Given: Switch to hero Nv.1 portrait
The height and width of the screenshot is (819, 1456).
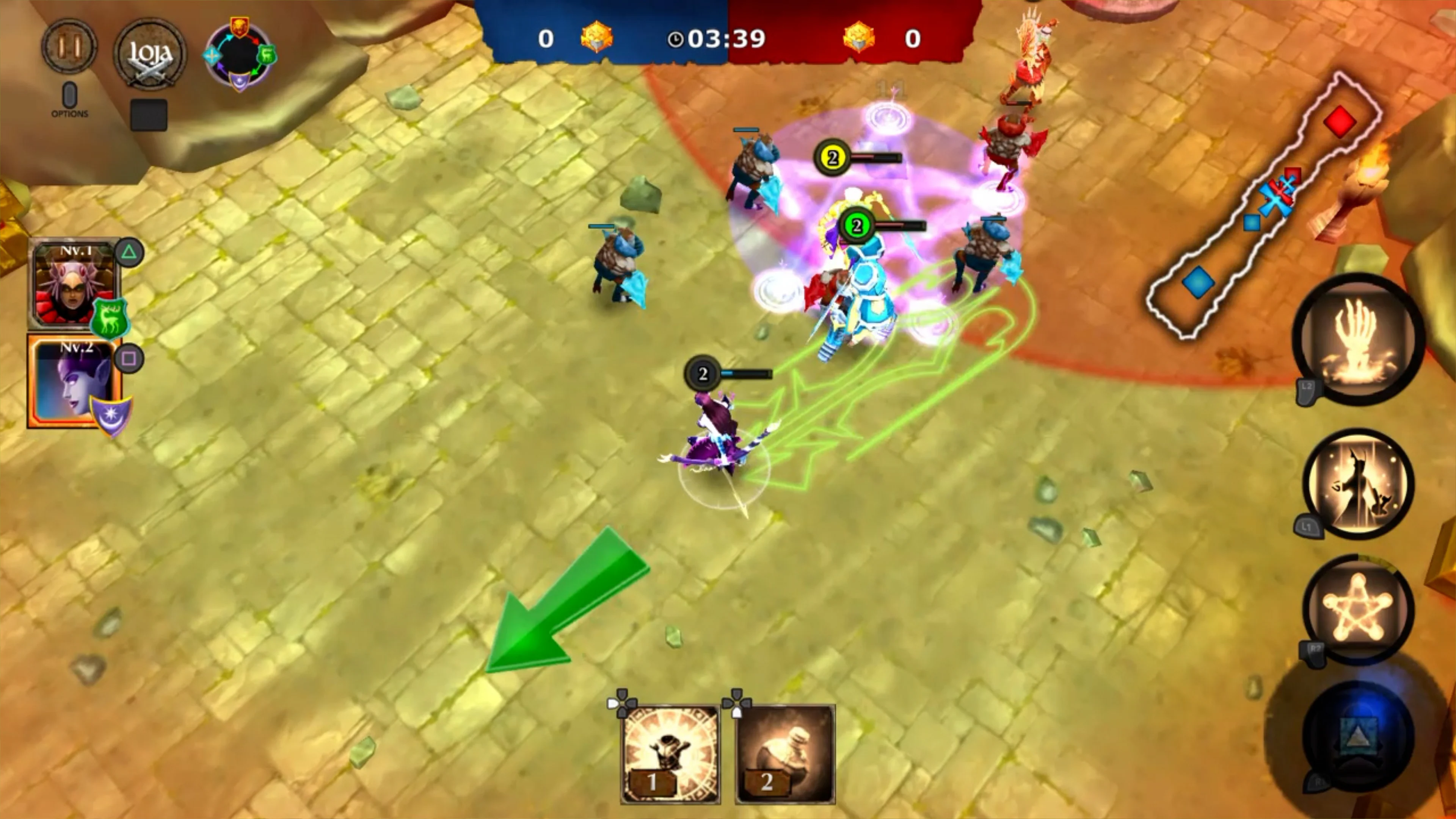Looking at the screenshot, I should point(72,286).
